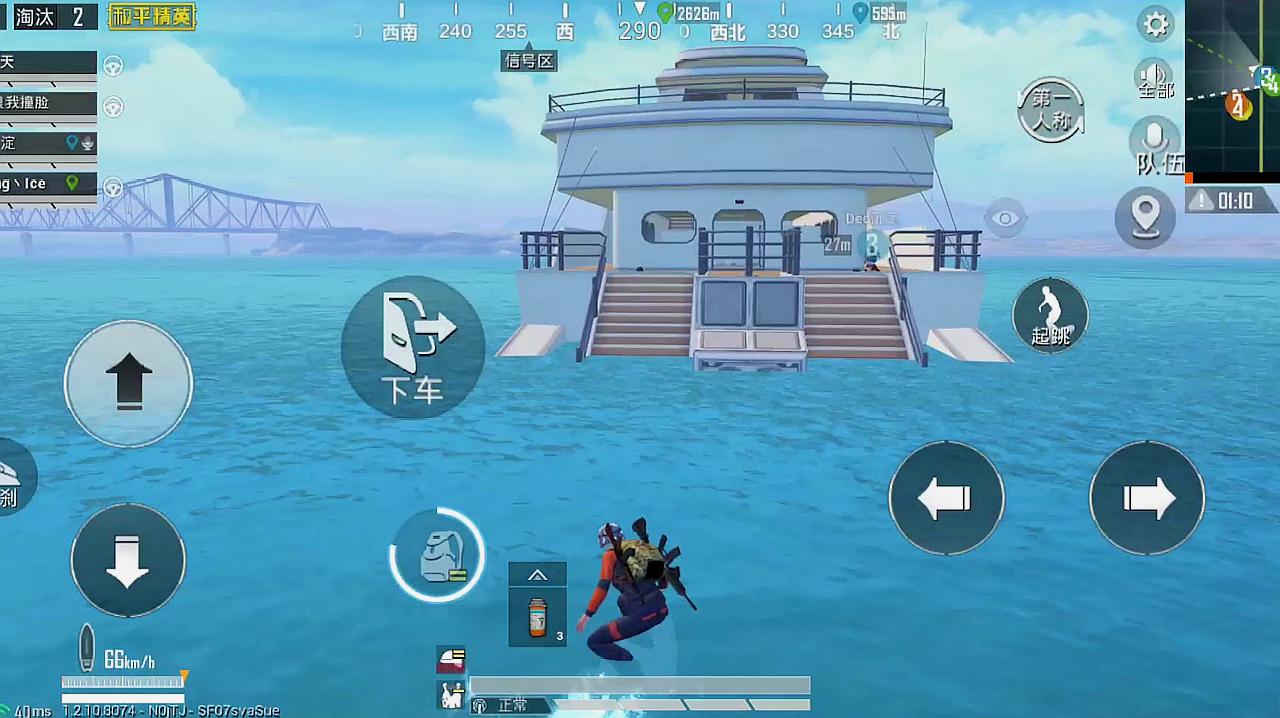Toggle the 队伍 team microphone
The image size is (1280, 718).
(1156, 146)
